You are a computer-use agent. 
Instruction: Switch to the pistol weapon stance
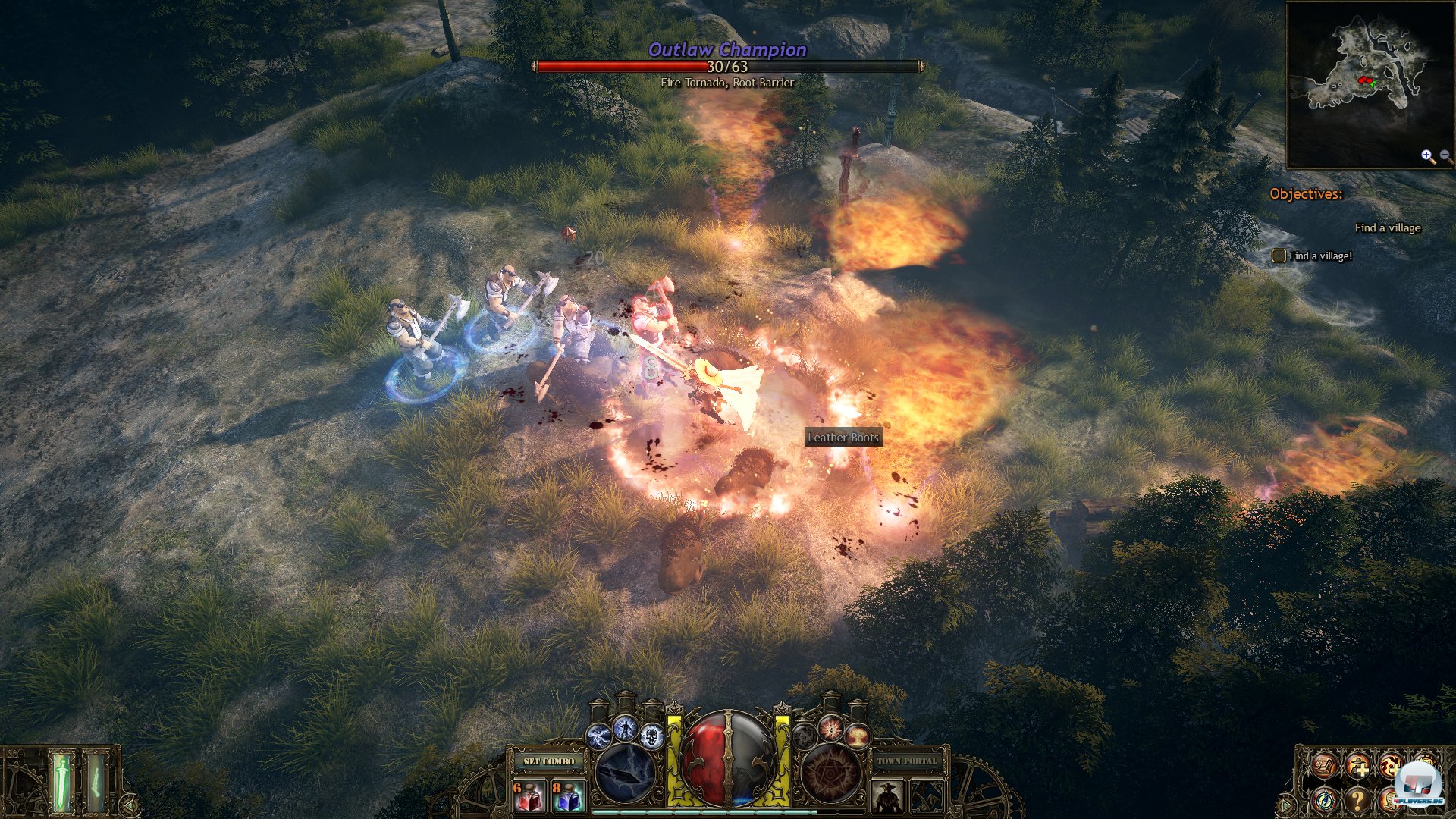pyautogui.click(x=96, y=781)
